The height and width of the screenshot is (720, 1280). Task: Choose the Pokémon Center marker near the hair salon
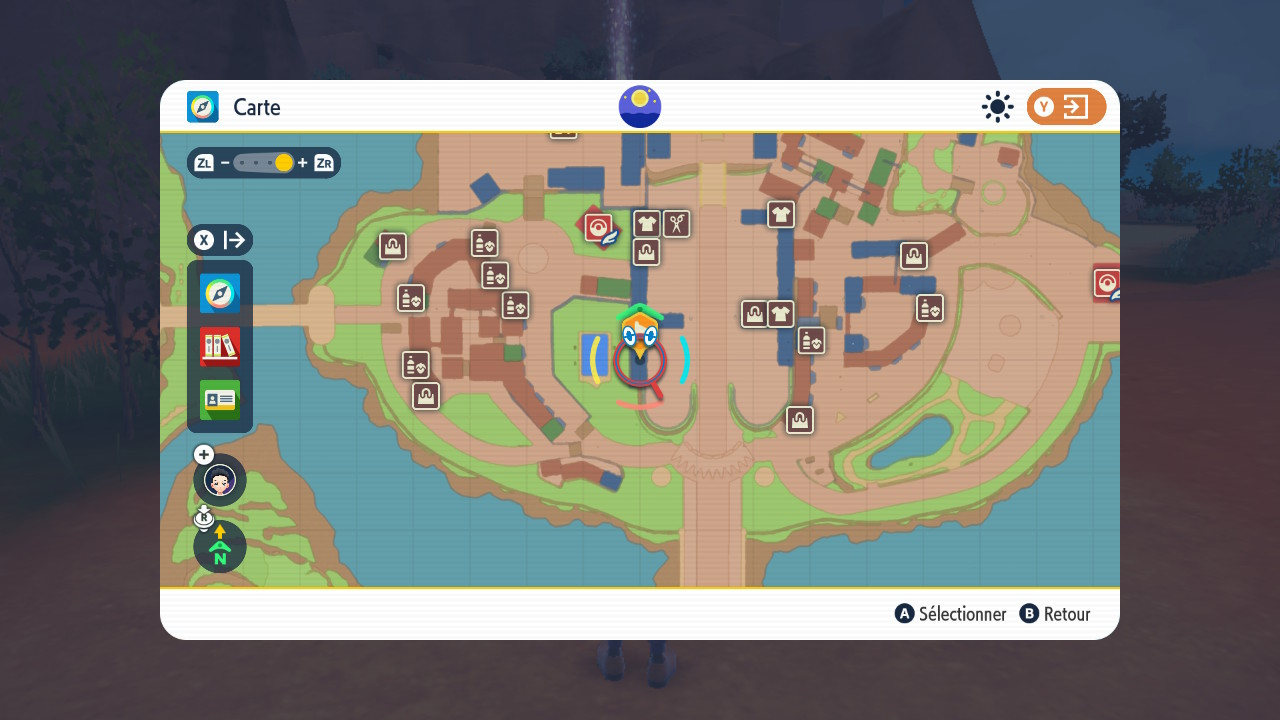pos(599,228)
